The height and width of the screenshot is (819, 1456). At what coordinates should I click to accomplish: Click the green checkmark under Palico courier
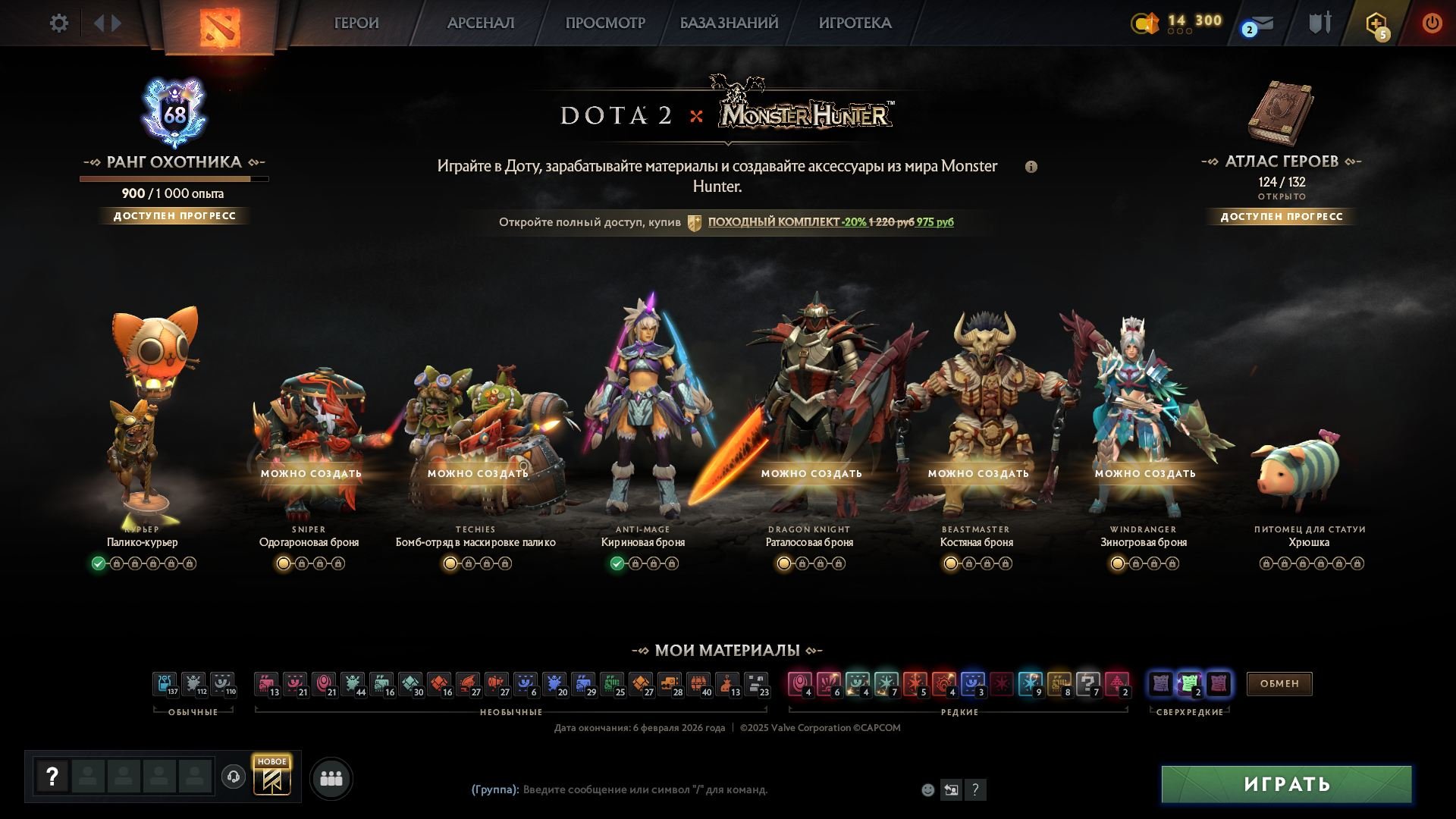pyautogui.click(x=97, y=563)
